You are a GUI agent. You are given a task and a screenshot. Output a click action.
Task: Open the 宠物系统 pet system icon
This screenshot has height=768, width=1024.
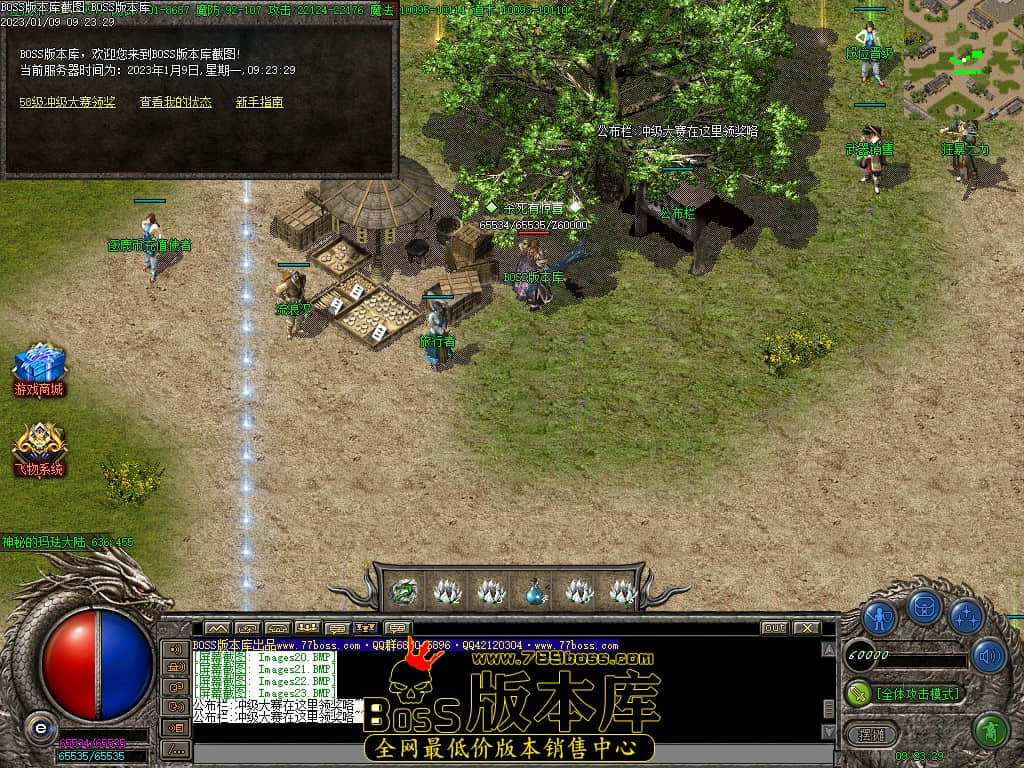click(39, 449)
